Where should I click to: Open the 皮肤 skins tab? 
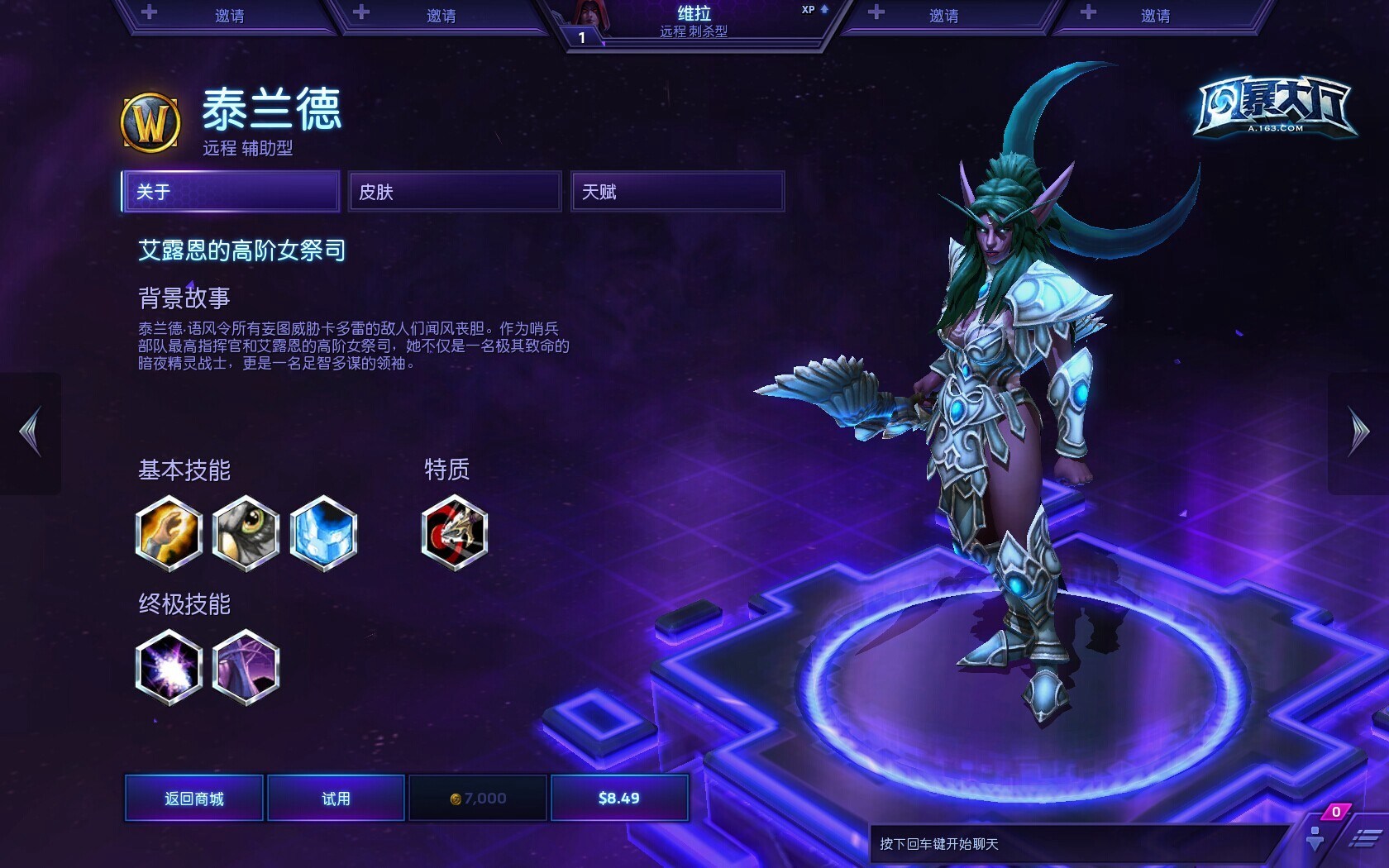[x=455, y=192]
